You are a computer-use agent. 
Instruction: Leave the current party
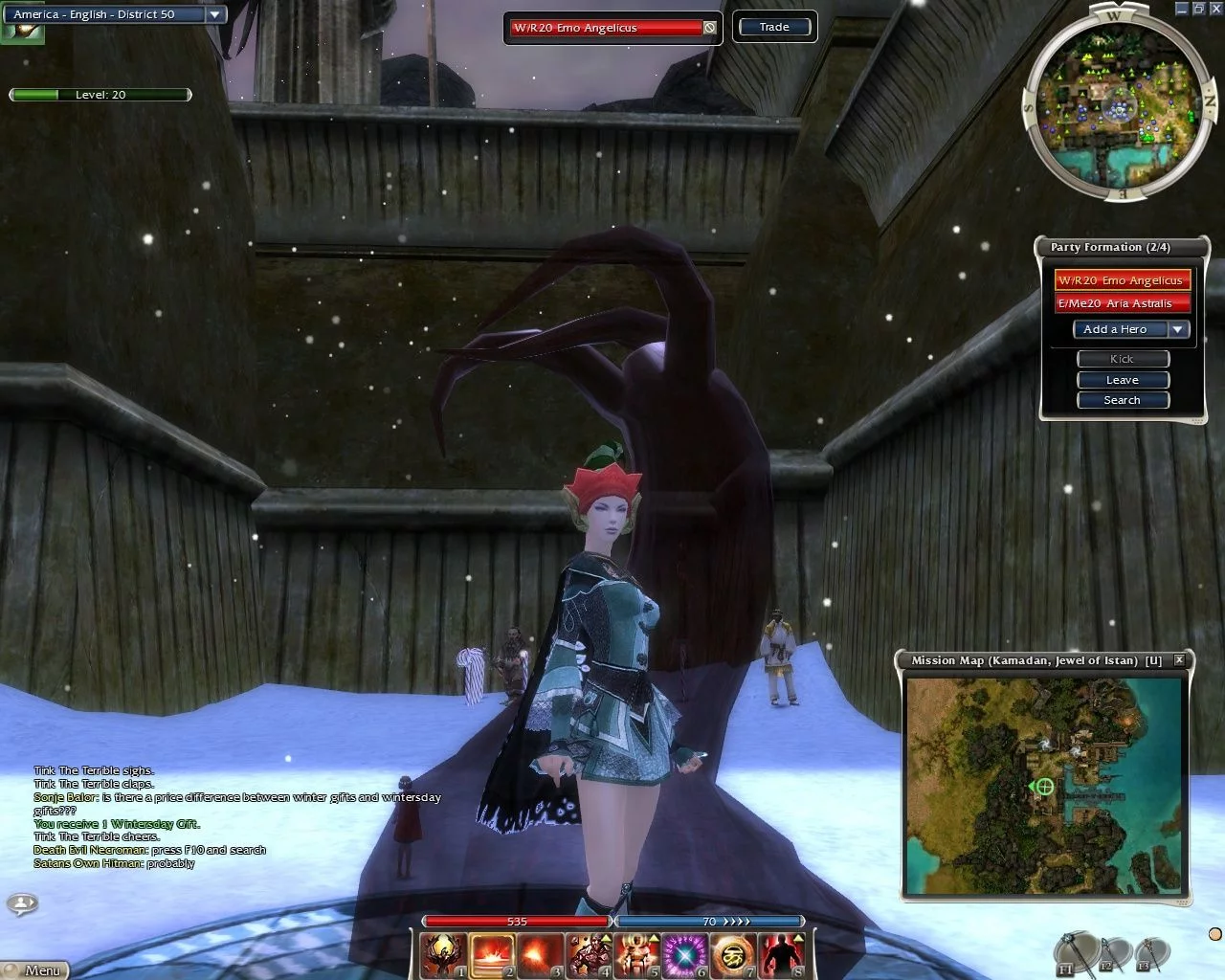coord(1123,380)
